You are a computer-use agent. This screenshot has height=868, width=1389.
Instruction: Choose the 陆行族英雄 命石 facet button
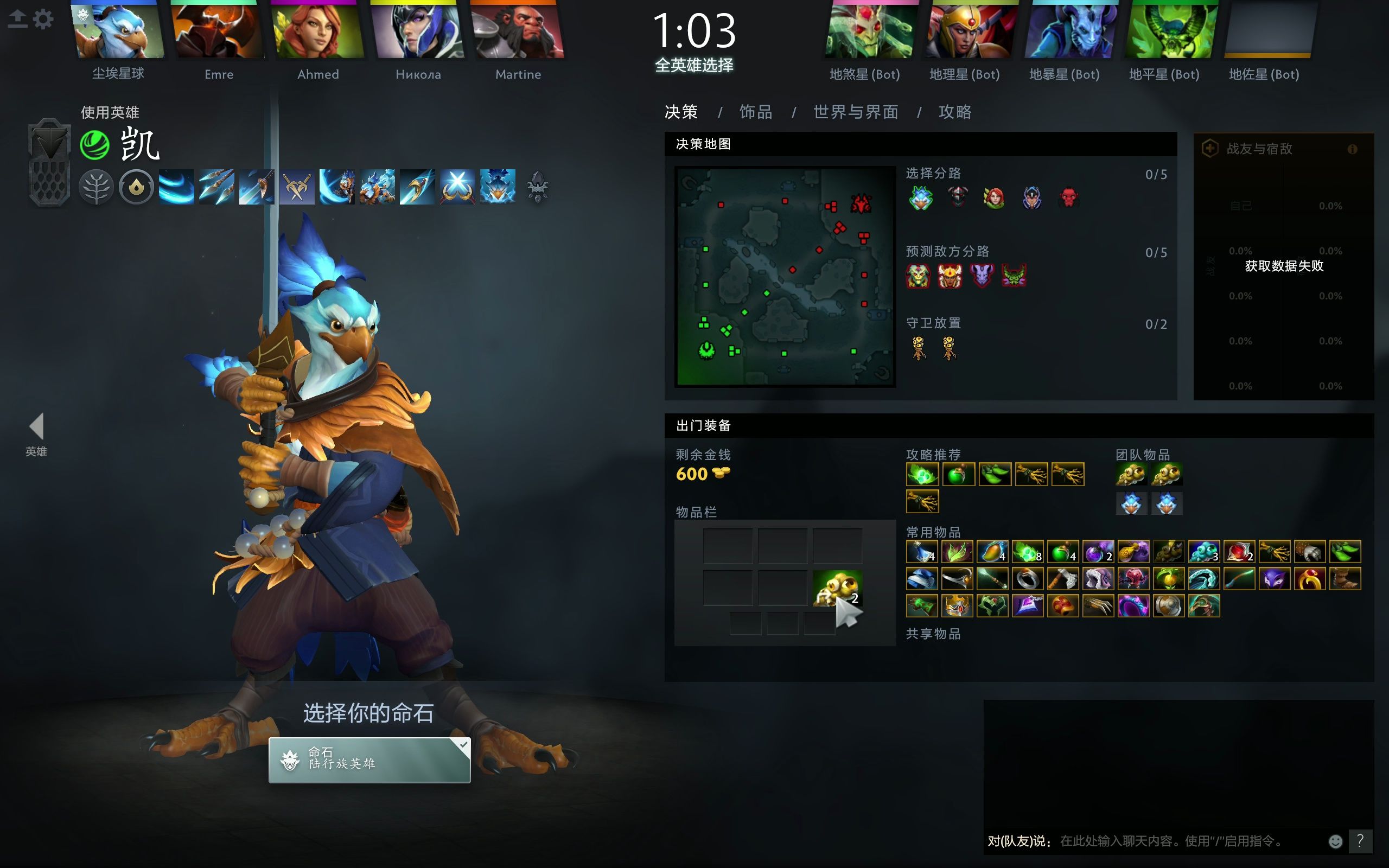tap(369, 759)
